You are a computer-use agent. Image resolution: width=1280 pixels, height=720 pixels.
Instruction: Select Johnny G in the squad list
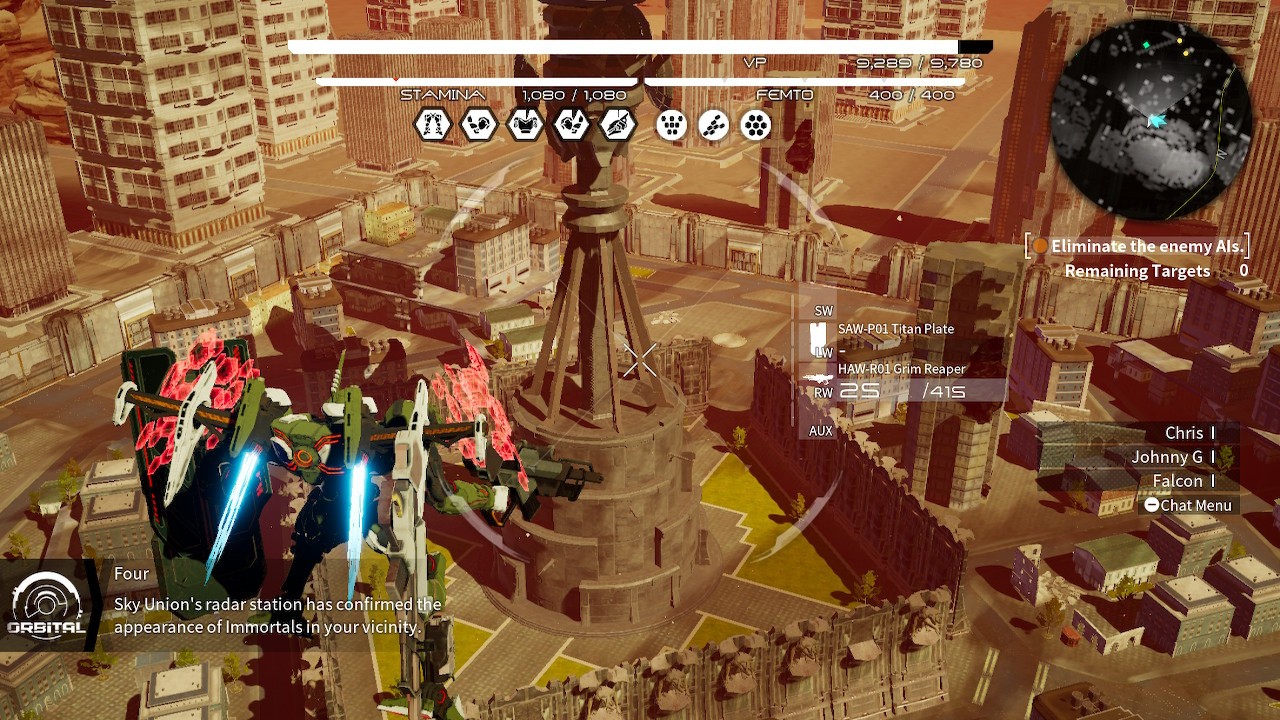point(1167,457)
